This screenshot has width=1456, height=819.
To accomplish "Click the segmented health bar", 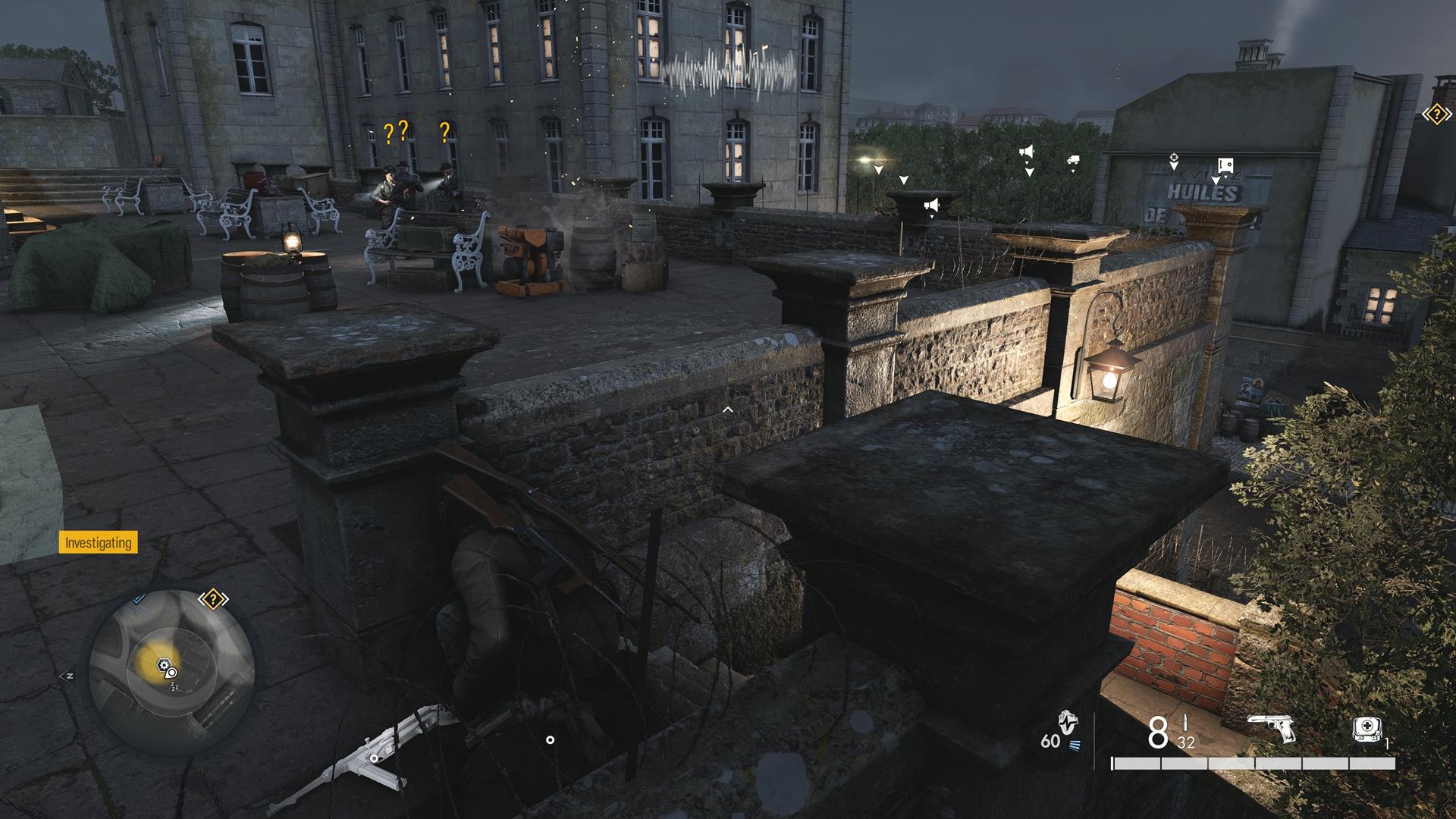I will (1255, 762).
